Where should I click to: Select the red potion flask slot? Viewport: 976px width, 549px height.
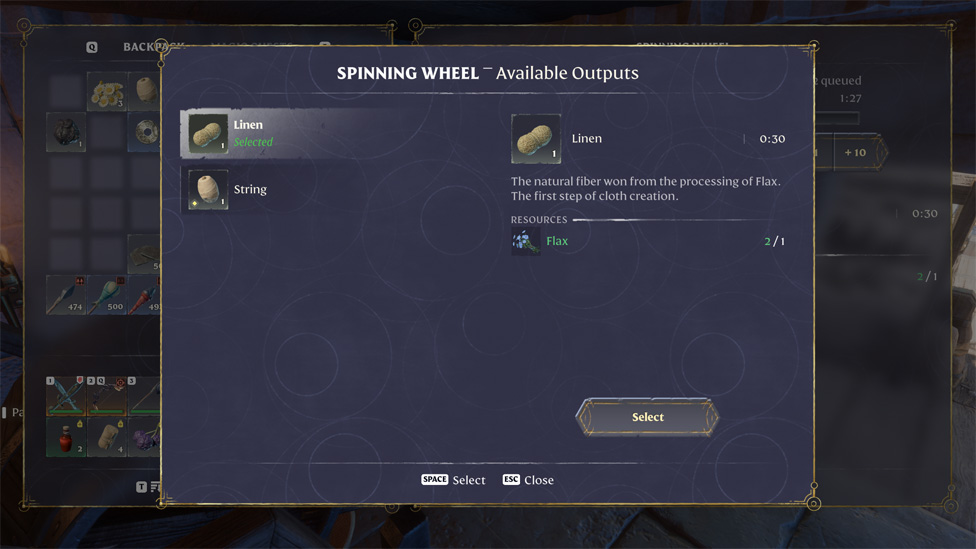click(x=65, y=437)
